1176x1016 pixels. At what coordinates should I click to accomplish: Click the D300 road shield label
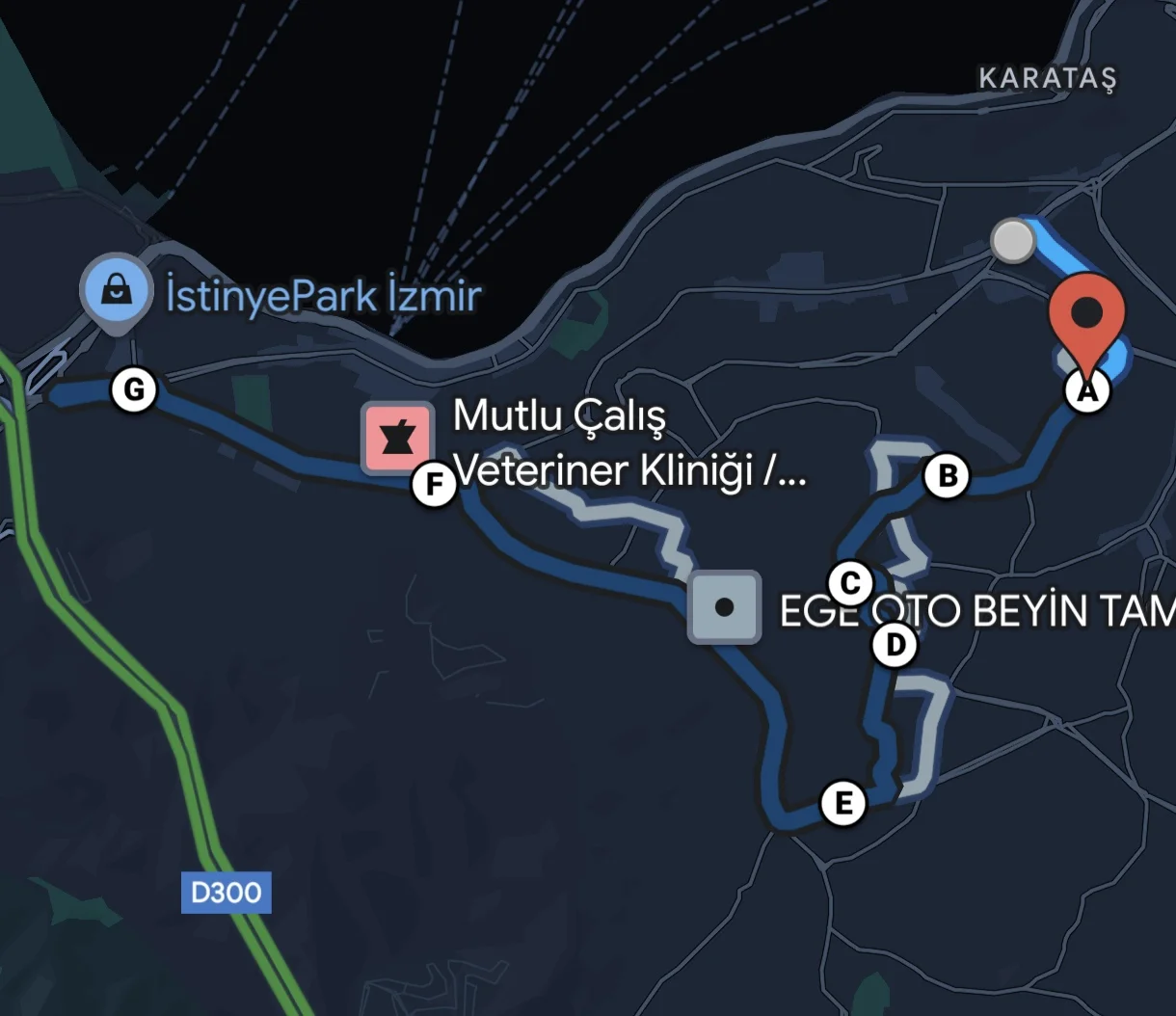pyautogui.click(x=227, y=893)
